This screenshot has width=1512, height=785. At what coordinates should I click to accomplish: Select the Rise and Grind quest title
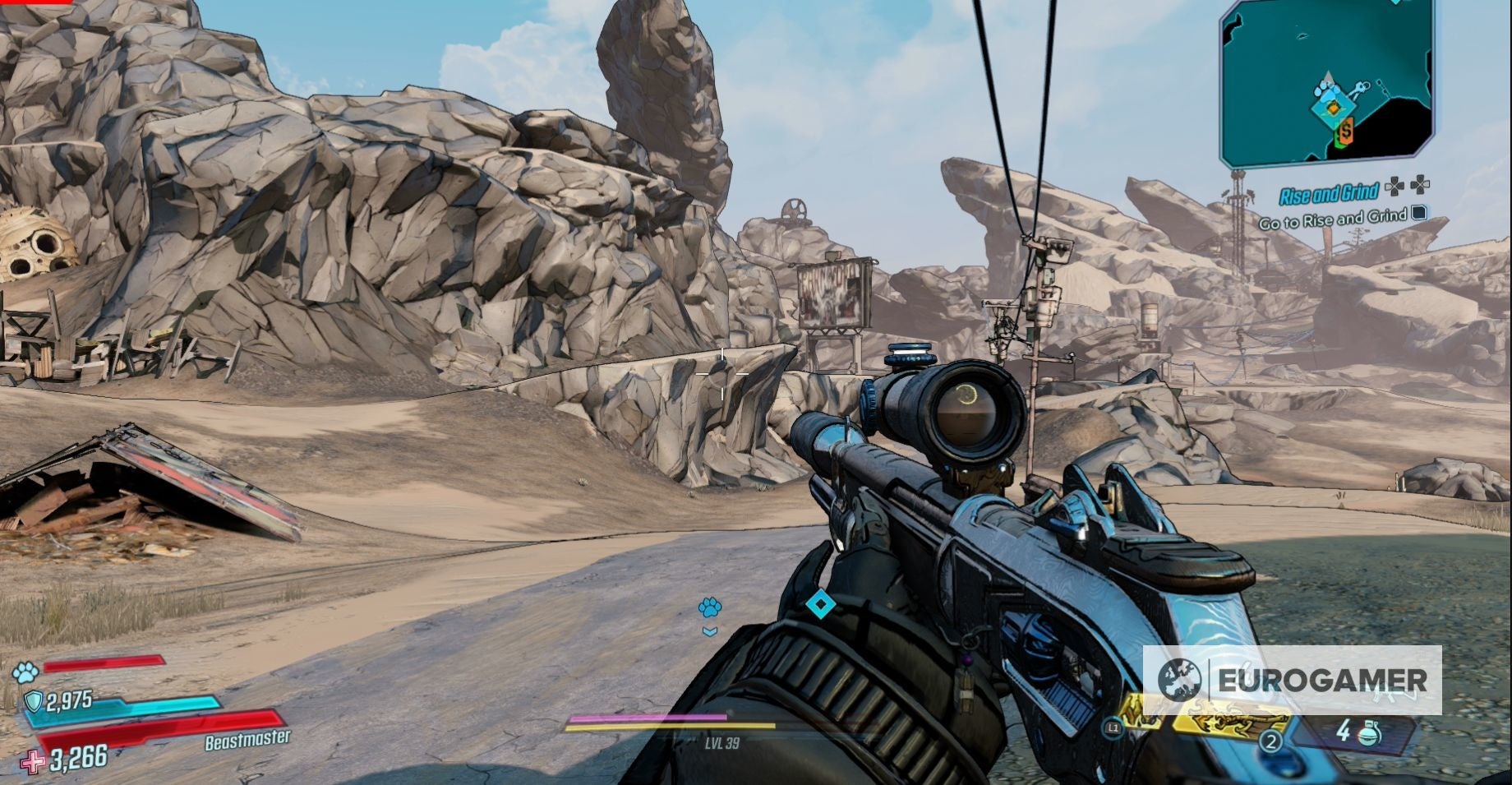pyautogui.click(x=1331, y=192)
